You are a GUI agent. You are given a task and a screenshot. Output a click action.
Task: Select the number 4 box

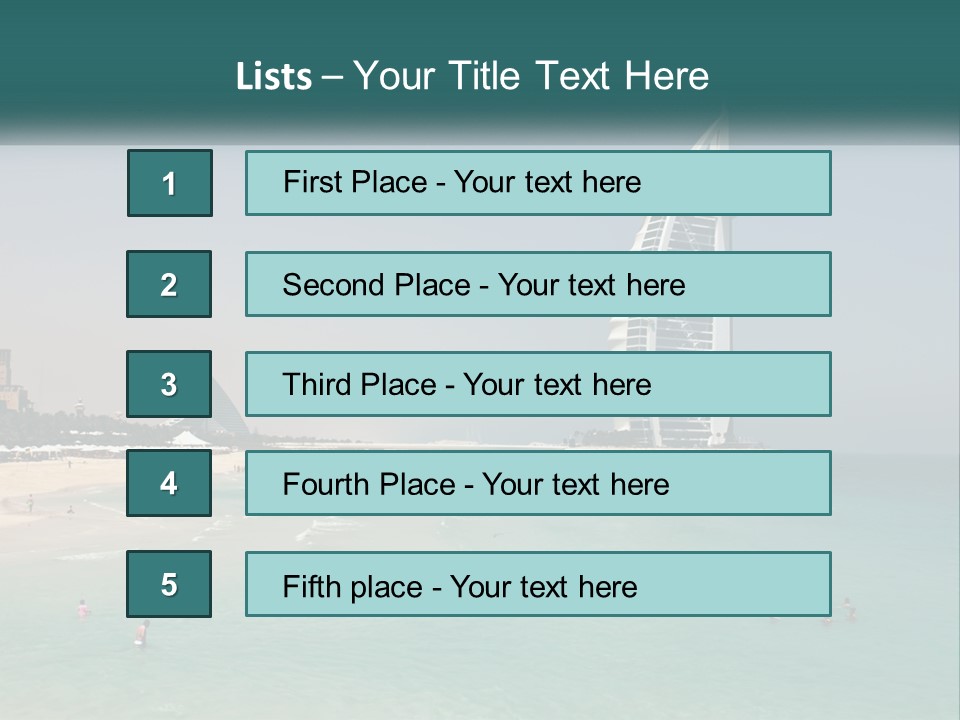click(169, 483)
